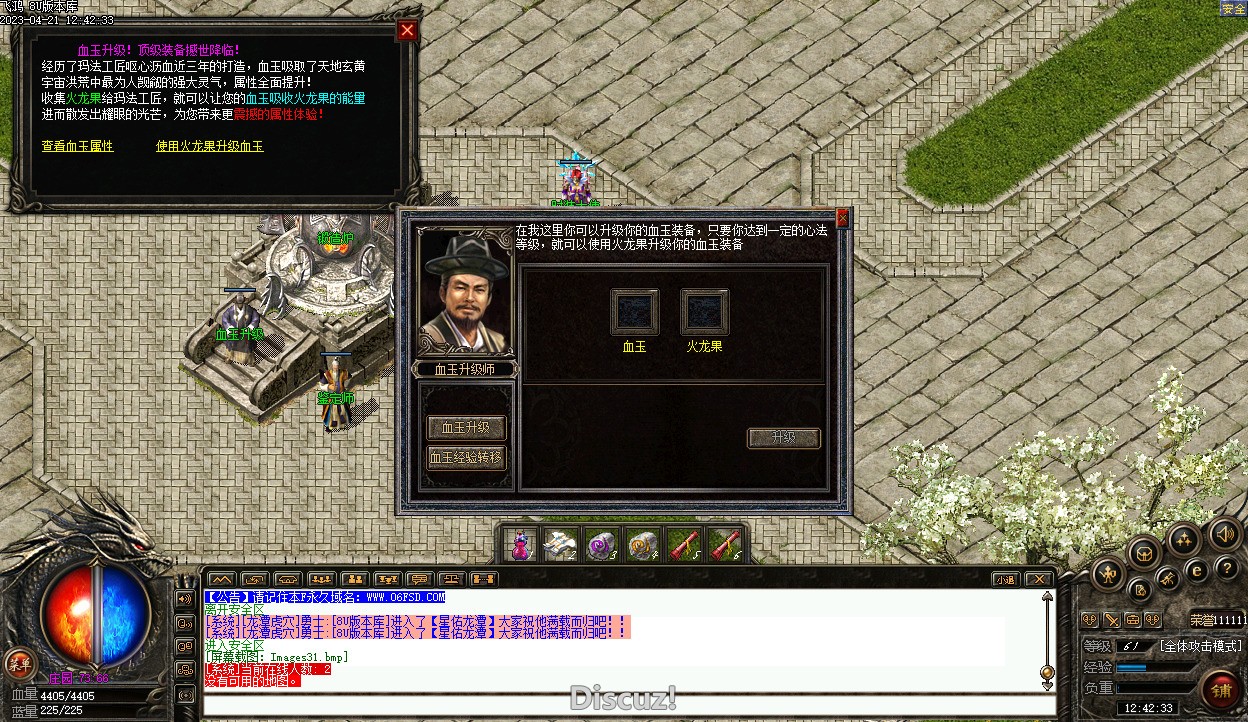Viewport: 1248px width, 722px height.
Task: Select the 火龙果 item slot
Action: coord(704,312)
